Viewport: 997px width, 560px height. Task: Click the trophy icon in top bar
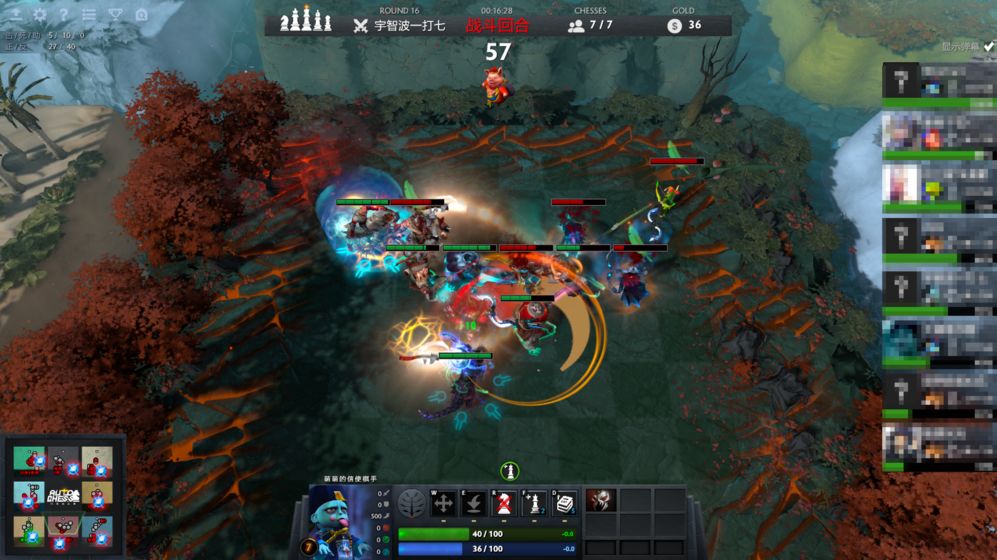[x=115, y=15]
